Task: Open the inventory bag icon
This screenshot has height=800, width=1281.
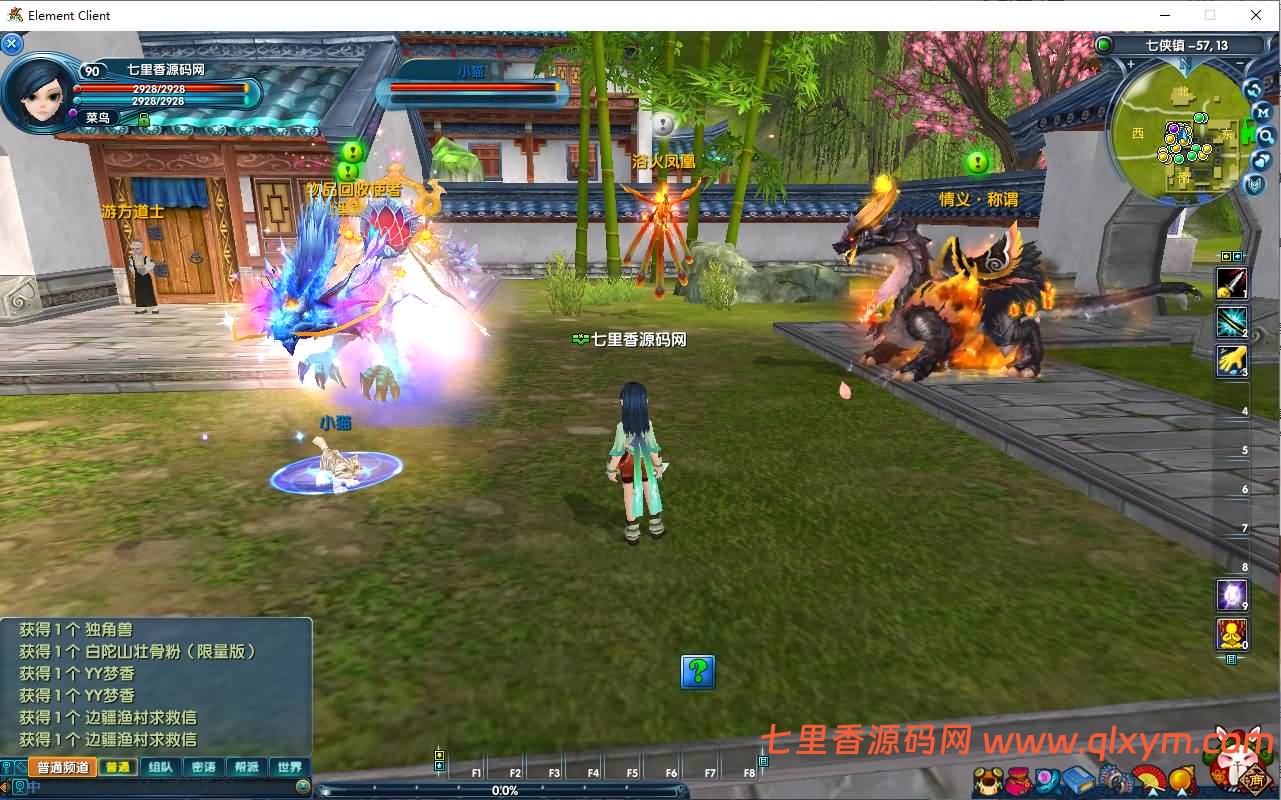Action: click(1019, 780)
